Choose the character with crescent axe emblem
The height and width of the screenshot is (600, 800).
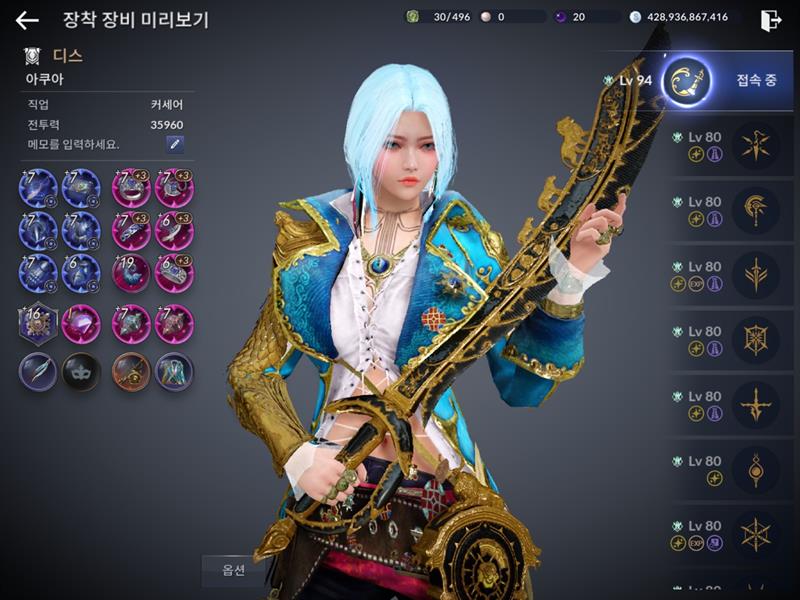[x=755, y=208]
